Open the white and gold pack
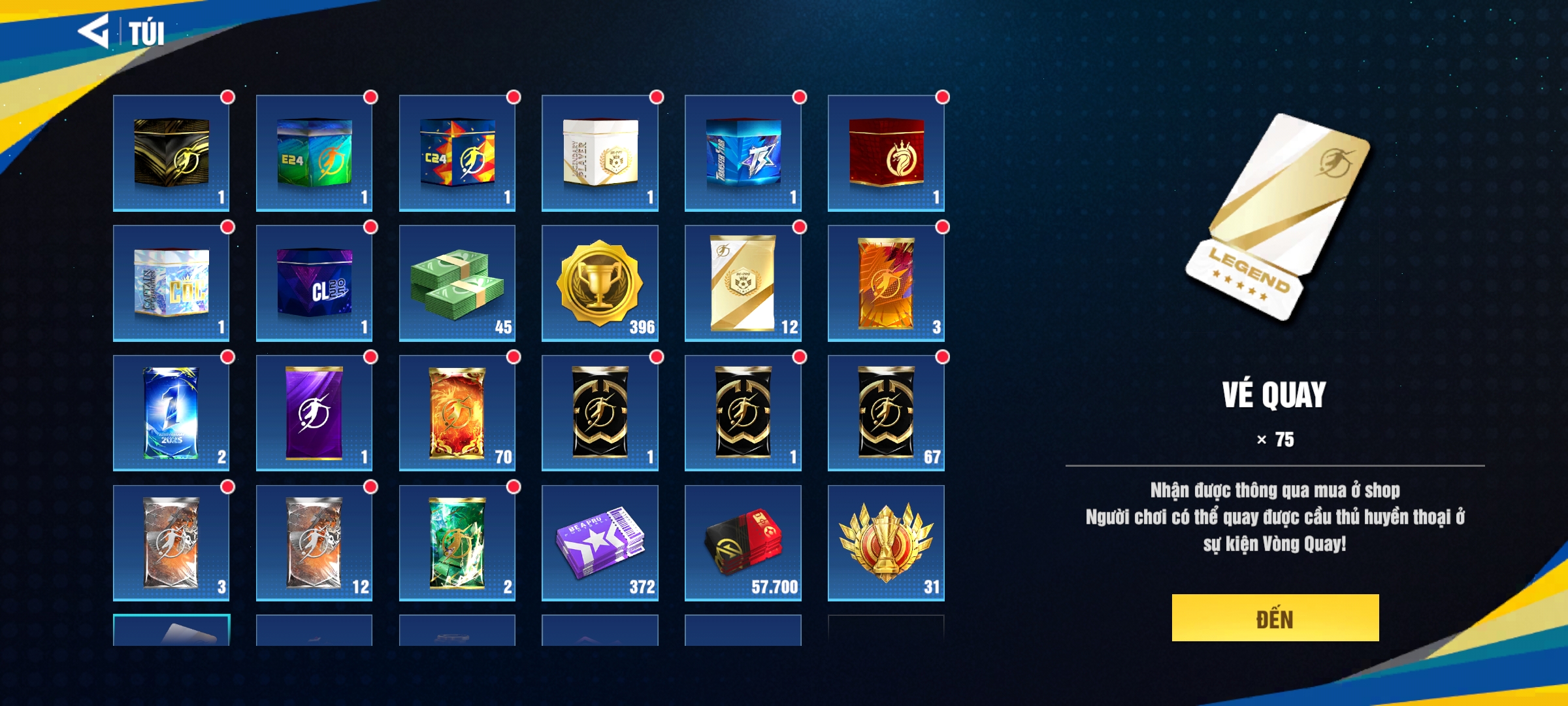This screenshot has width=1568, height=706. click(743, 283)
